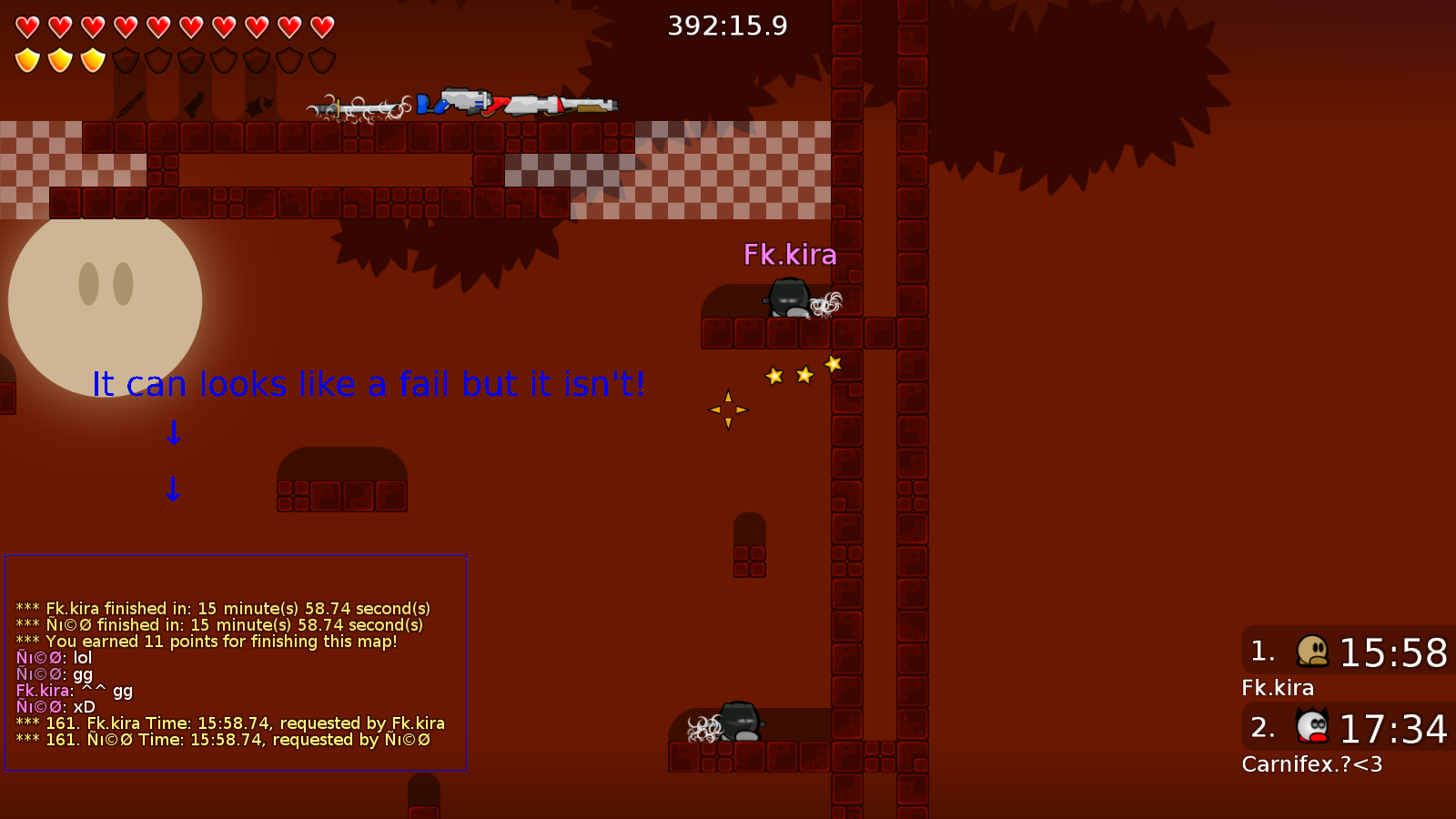The width and height of the screenshot is (1456, 819).
Task: Click the third filled armor shield icon
Action: (x=93, y=59)
